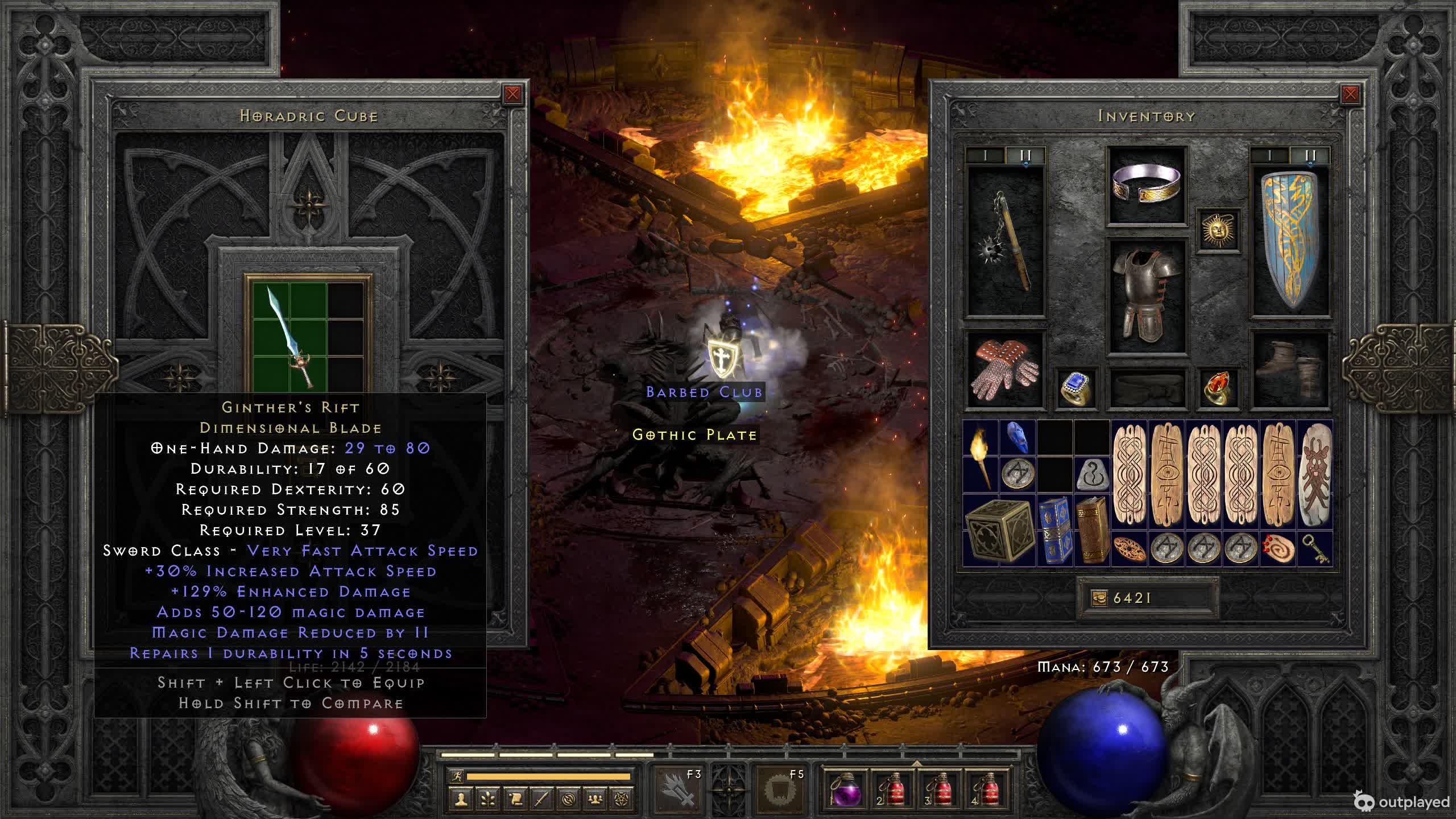Close the Inventory panel
The image size is (1456, 819).
click(x=1350, y=94)
